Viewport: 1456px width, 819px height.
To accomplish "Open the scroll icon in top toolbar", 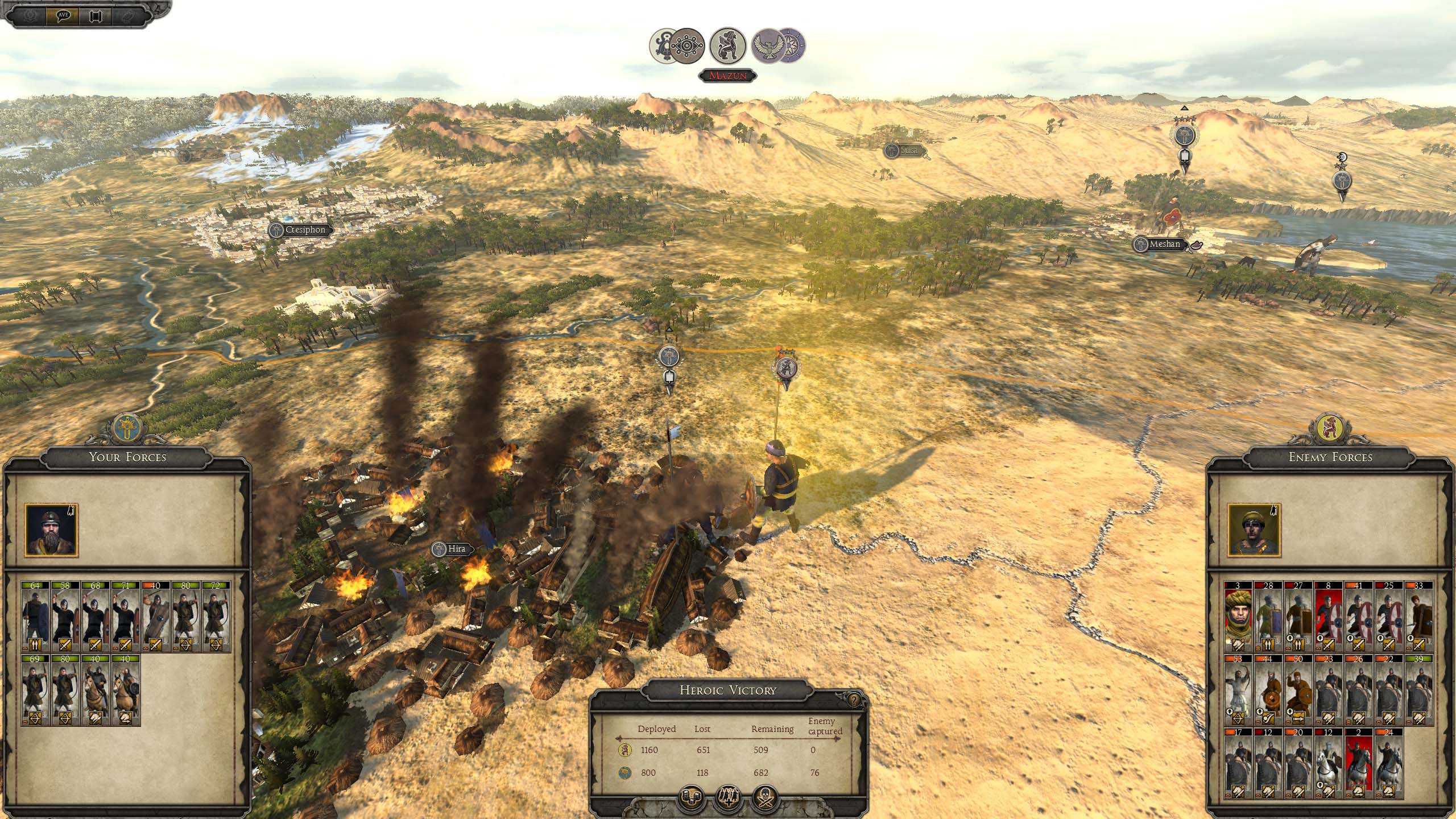I will pyautogui.click(x=95, y=15).
